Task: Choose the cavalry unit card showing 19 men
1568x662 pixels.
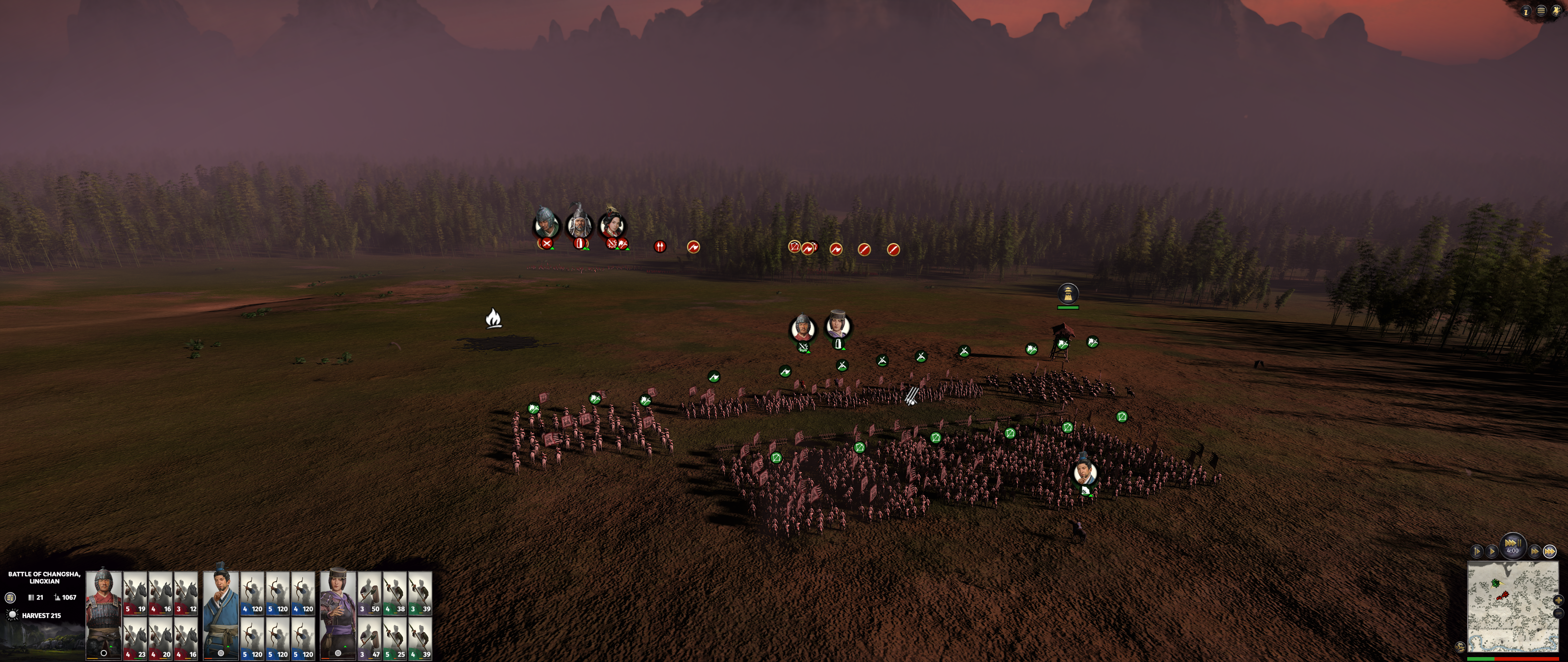Action: tap(135, 592)
